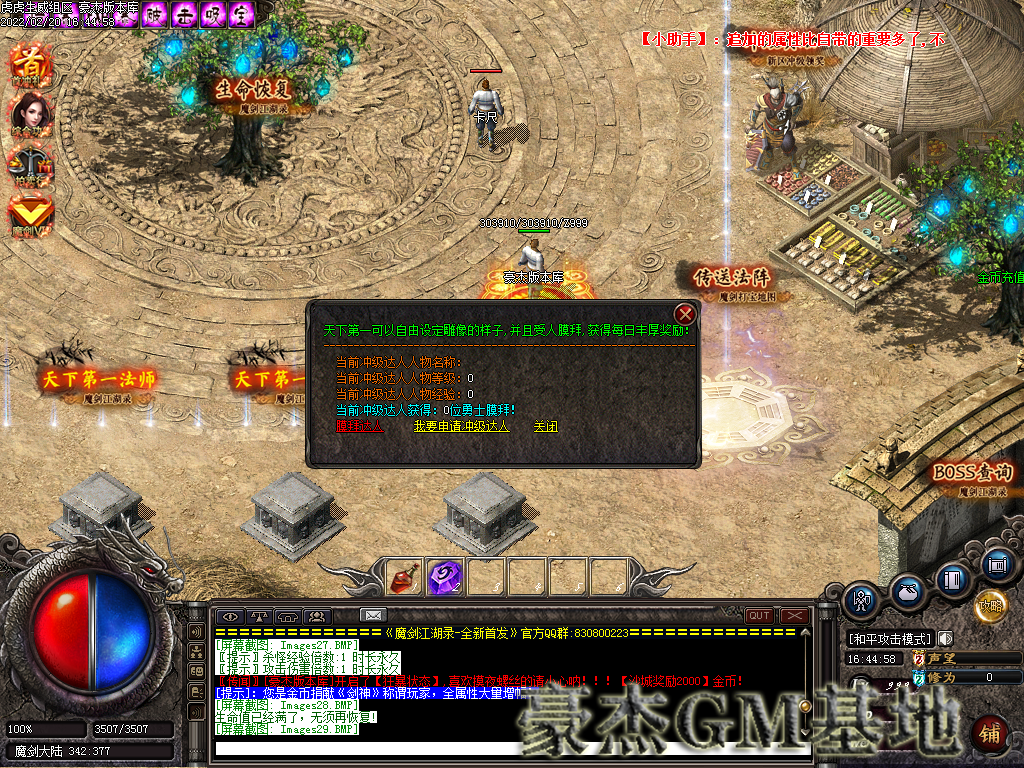Open the 魔剑VIP icon

coord(30,215)
